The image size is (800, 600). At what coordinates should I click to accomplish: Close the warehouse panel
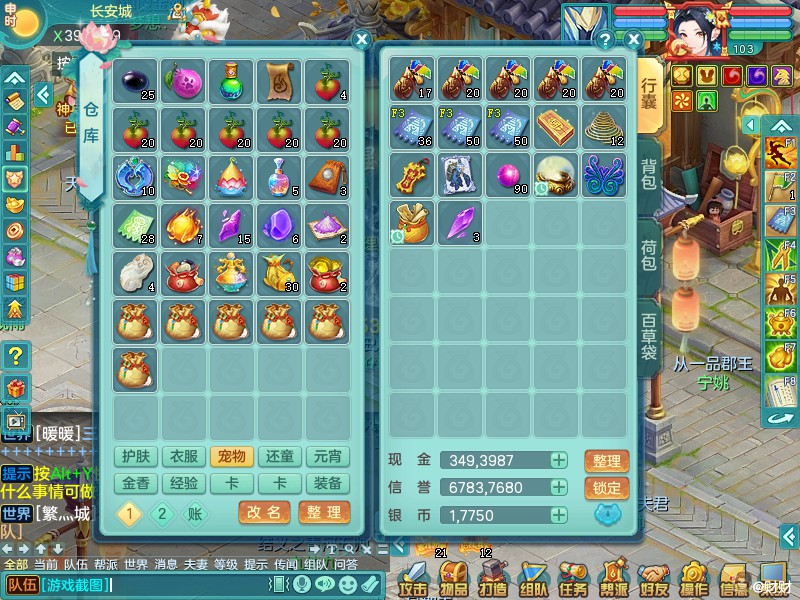(x=362, y=40)
